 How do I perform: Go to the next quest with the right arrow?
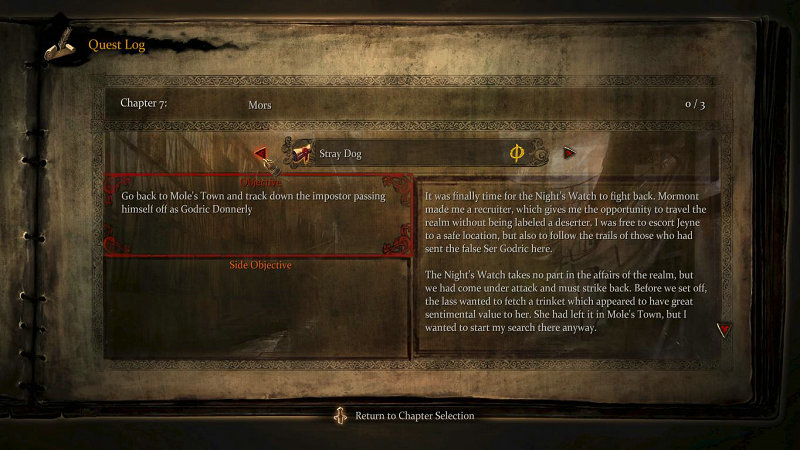[x=569, y=153]
